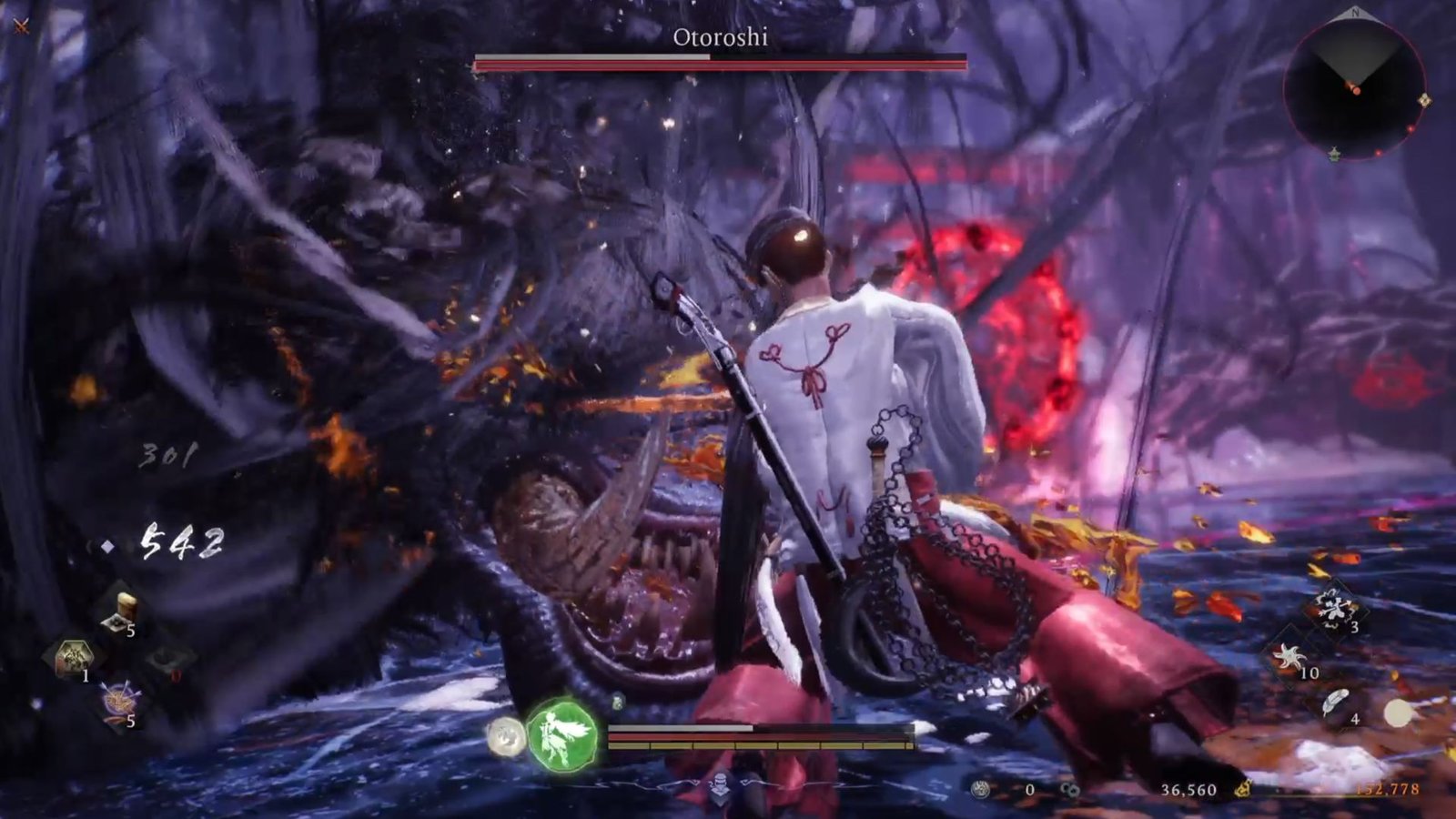Select the Otoroshi boss name banner
This screenshot has height=819, width=1456.
[719, 38]
